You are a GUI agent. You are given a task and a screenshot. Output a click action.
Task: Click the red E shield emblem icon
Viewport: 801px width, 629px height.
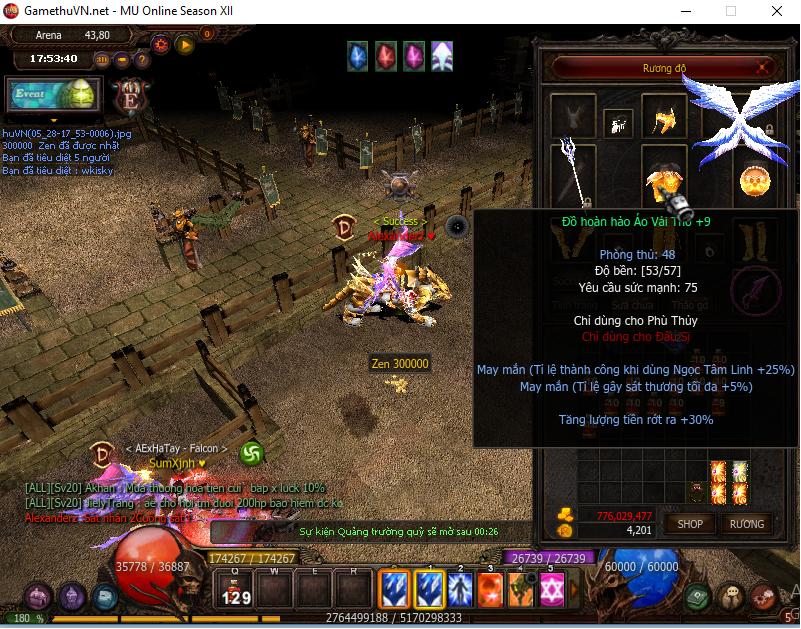pyautogui.click(x=130, y=98)
